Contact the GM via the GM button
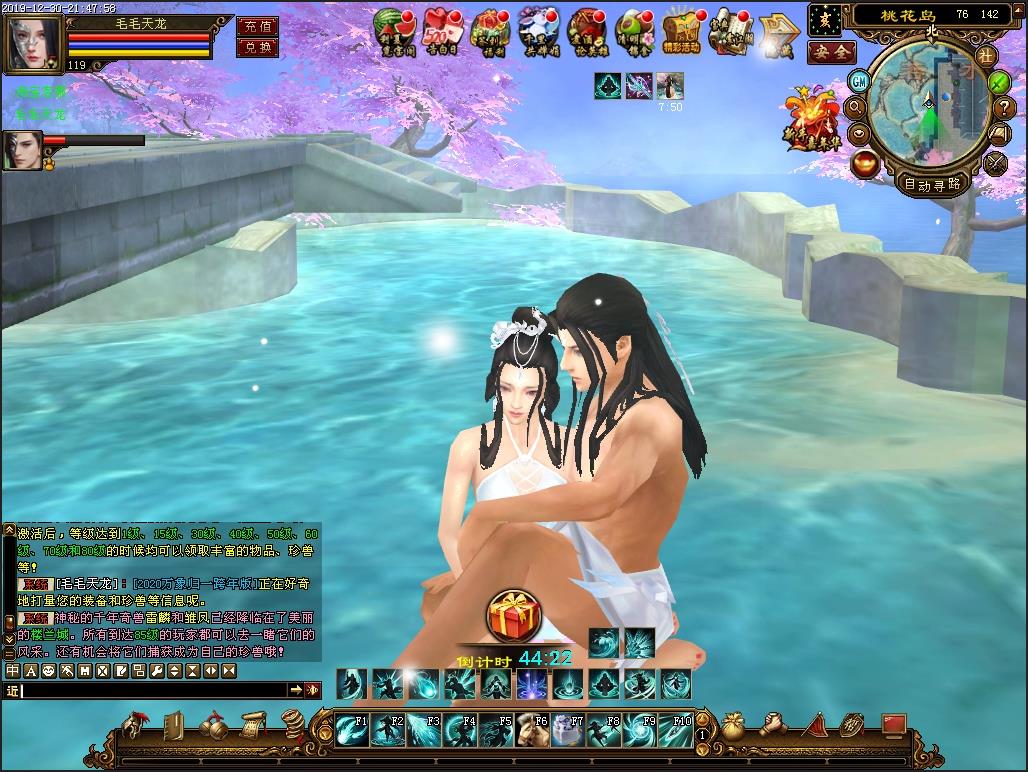This screenshot has height=772, width=1028. coord(859,81)
